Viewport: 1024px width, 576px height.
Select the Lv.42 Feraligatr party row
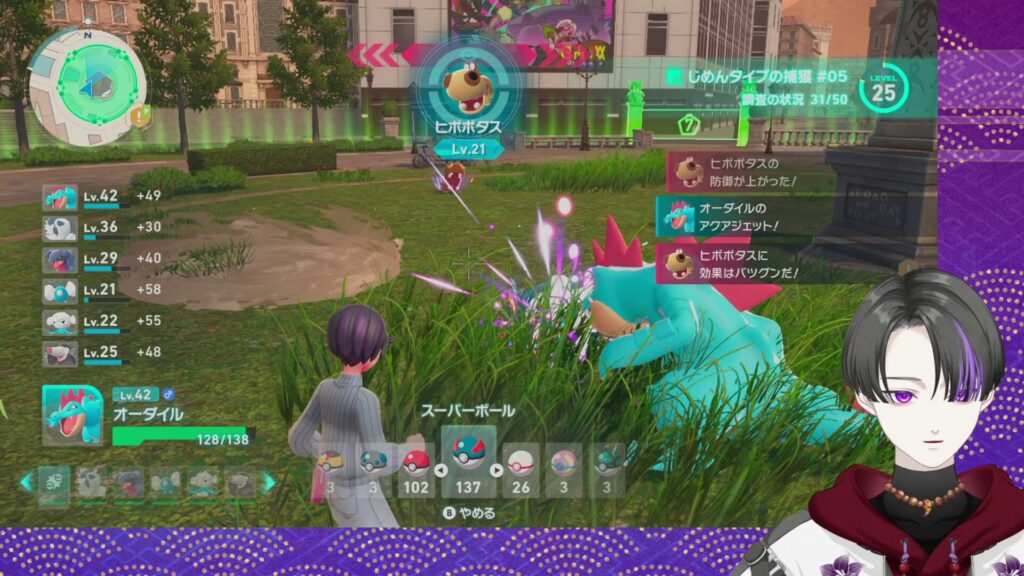pyautogui.click(x=100, y=197)
